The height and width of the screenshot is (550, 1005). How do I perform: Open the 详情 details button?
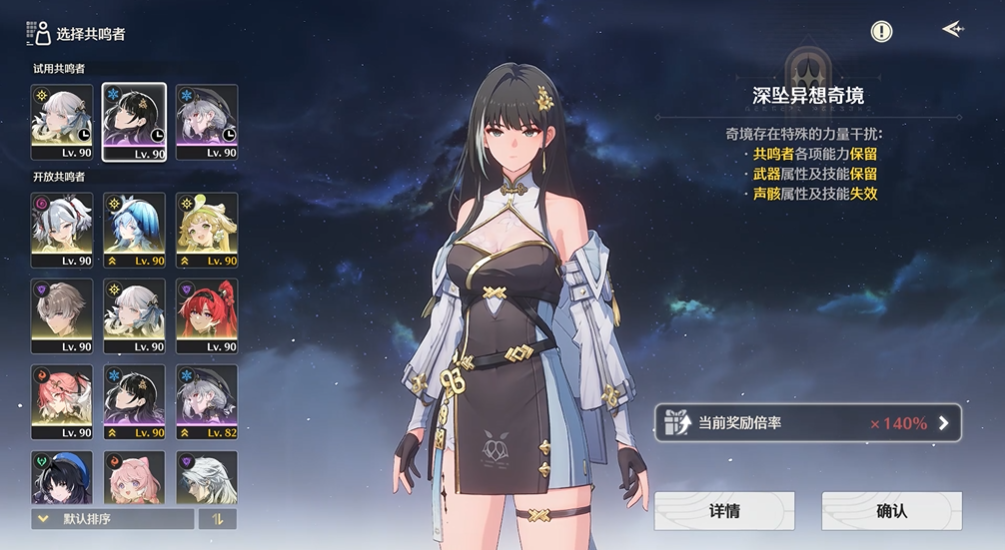click(x=724, y=511)
